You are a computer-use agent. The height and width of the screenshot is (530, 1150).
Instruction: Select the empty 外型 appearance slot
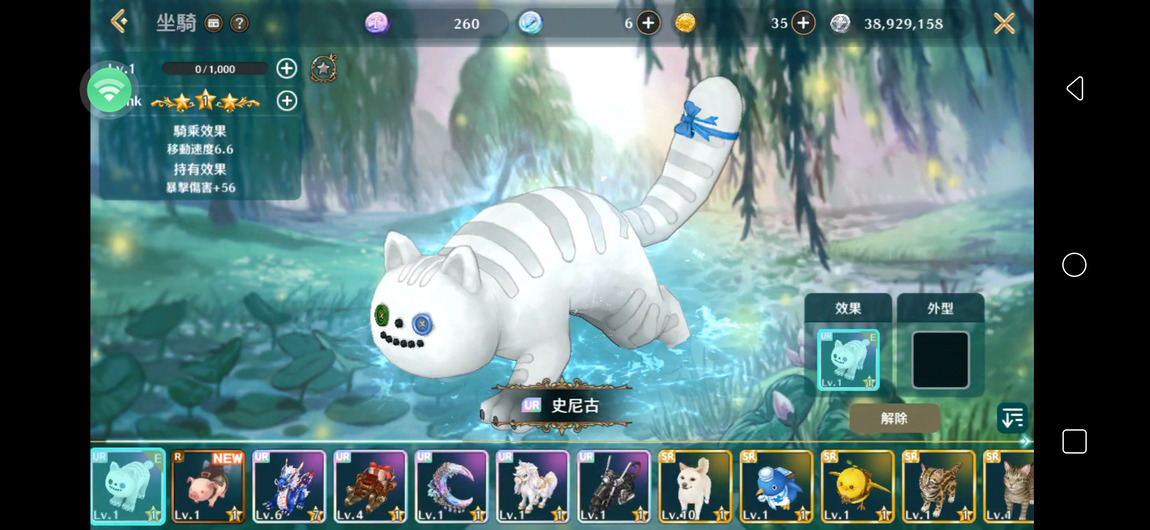pos(940,359)
